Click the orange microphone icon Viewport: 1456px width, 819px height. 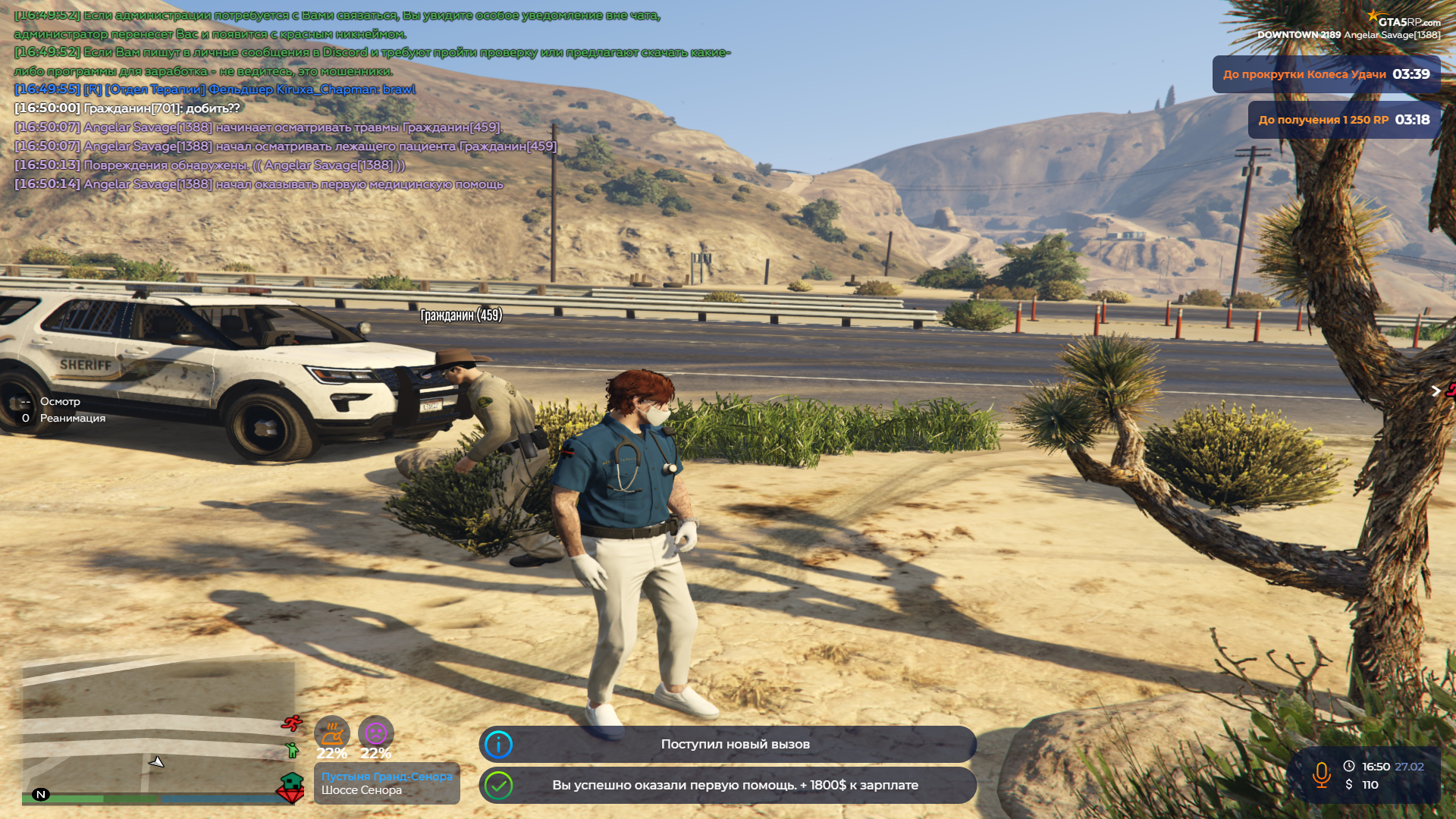point(1321,775)
